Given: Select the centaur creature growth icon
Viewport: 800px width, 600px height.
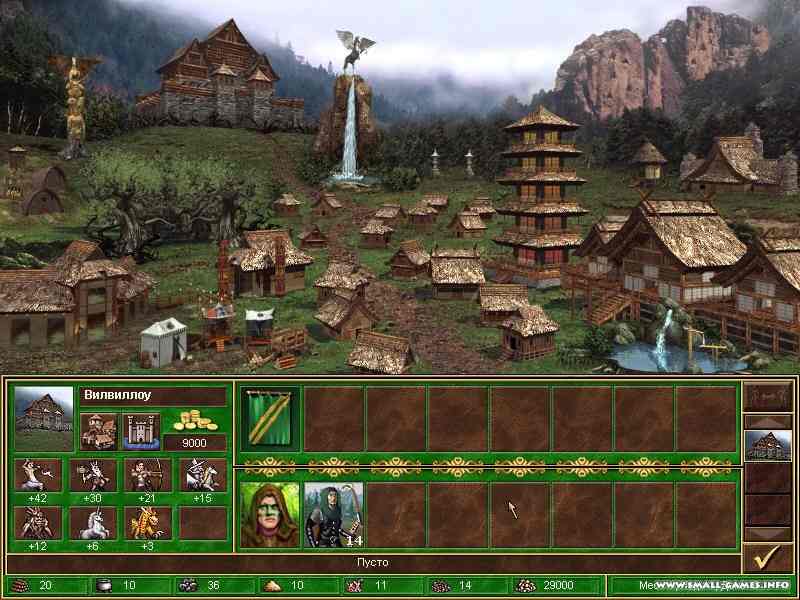Looking at the screenshot, I should [x=38, y=475].
